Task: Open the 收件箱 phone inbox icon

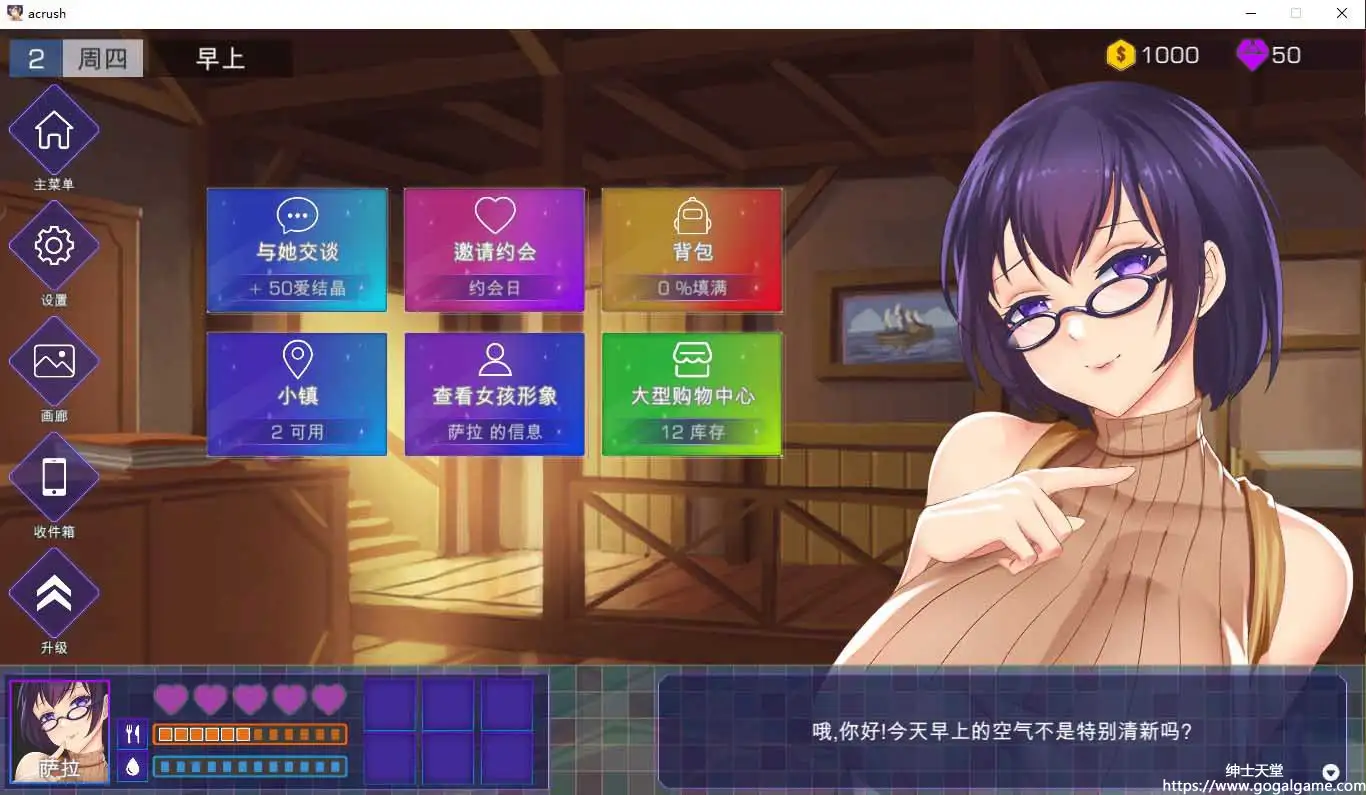Action: tap(53, 478)
